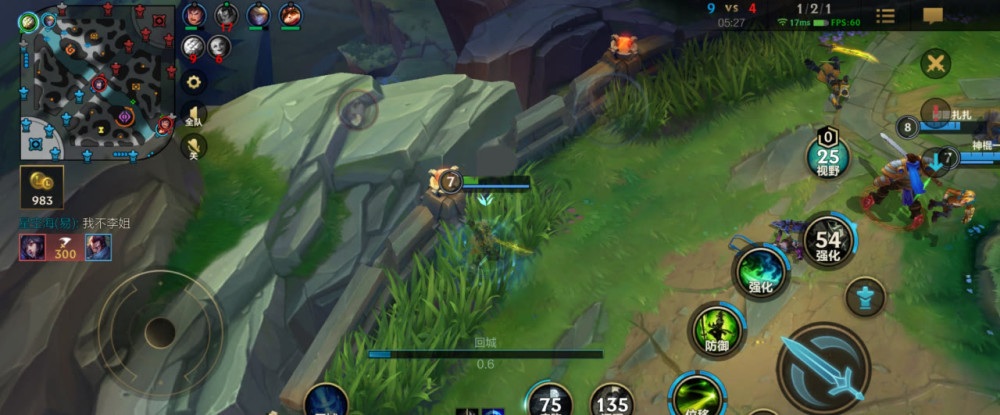Viewport: 1000px width, 415px height.
Task: Open the shop via gold 983
Action: pos(42,187)
